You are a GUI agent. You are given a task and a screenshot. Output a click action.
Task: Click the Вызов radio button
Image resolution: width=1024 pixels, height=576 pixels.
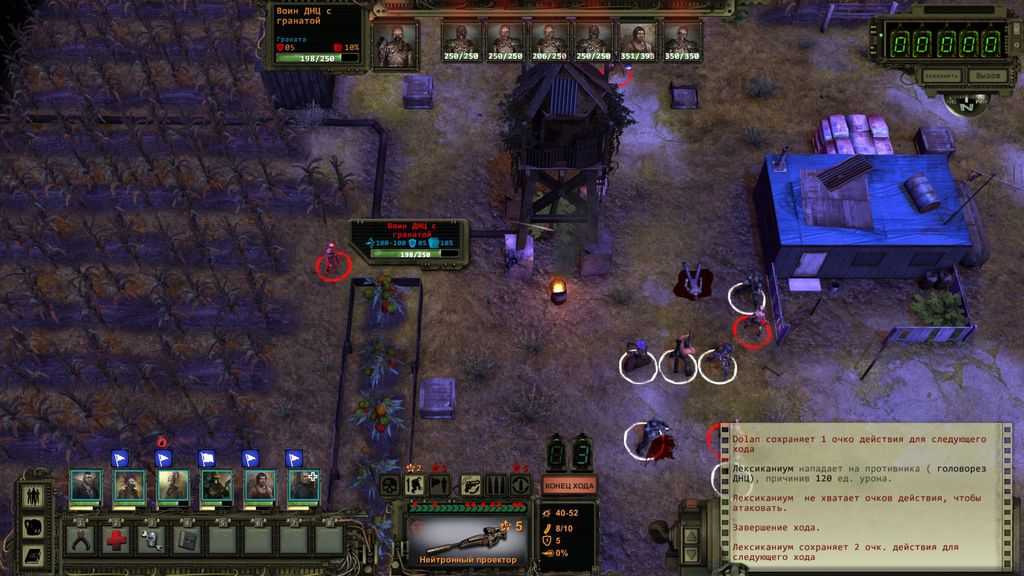[x=988, y=75]
